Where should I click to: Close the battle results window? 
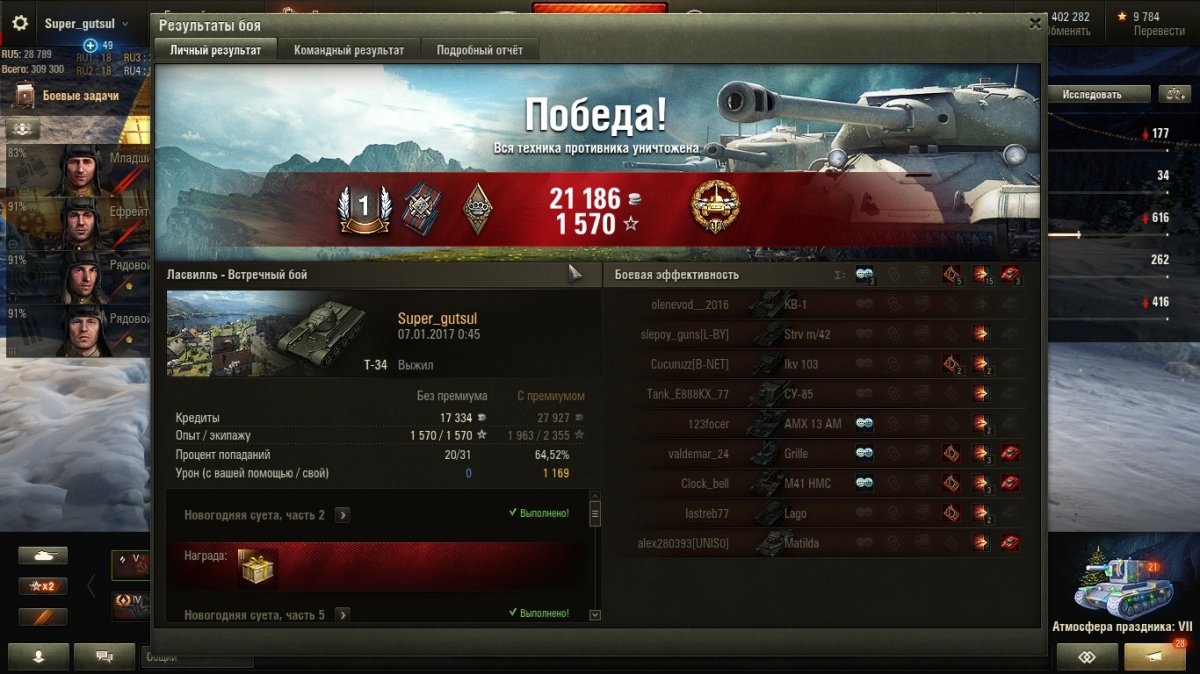1034,26
